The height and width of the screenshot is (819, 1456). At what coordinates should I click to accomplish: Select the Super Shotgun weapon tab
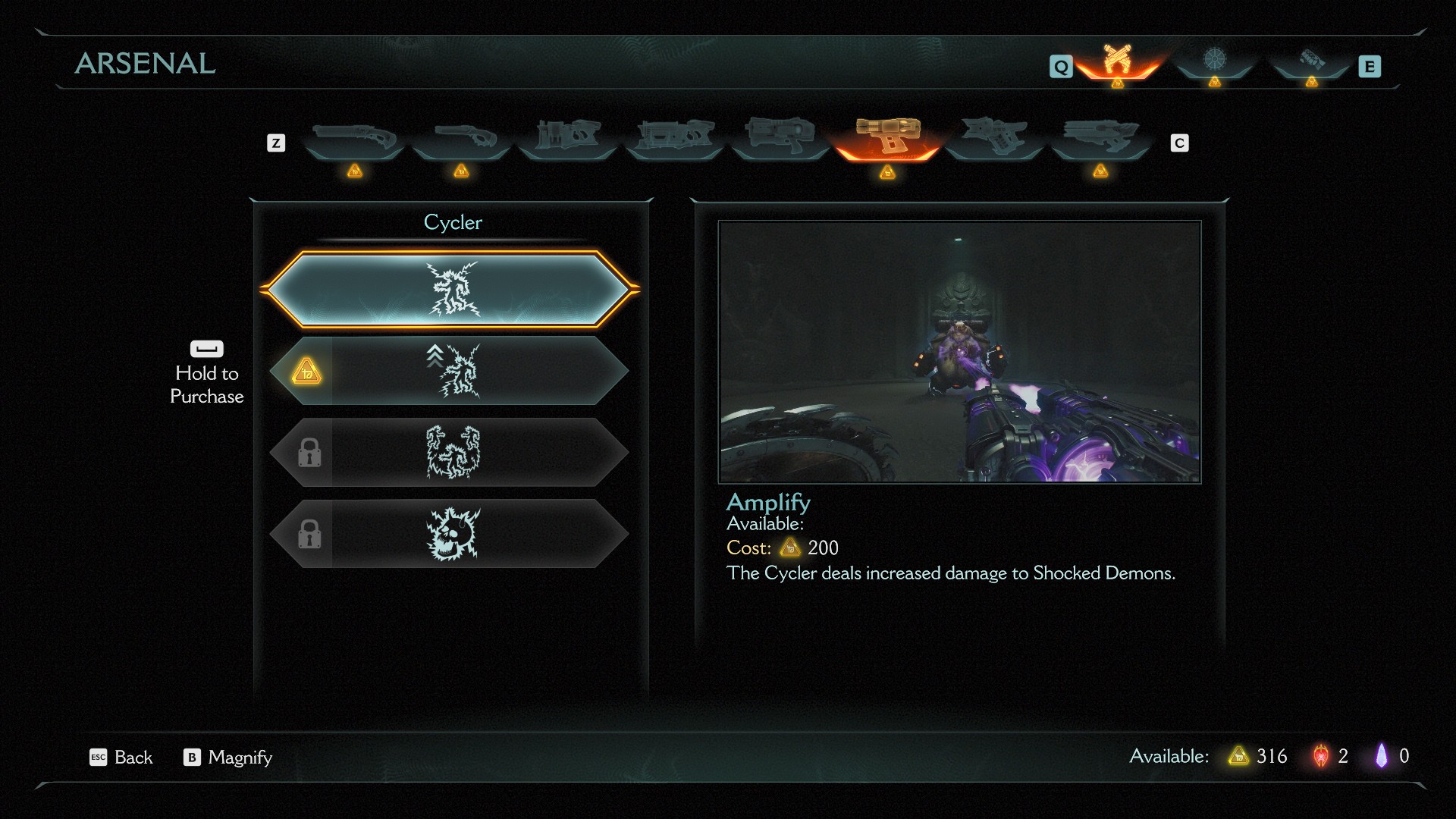(x=461, y=138)
